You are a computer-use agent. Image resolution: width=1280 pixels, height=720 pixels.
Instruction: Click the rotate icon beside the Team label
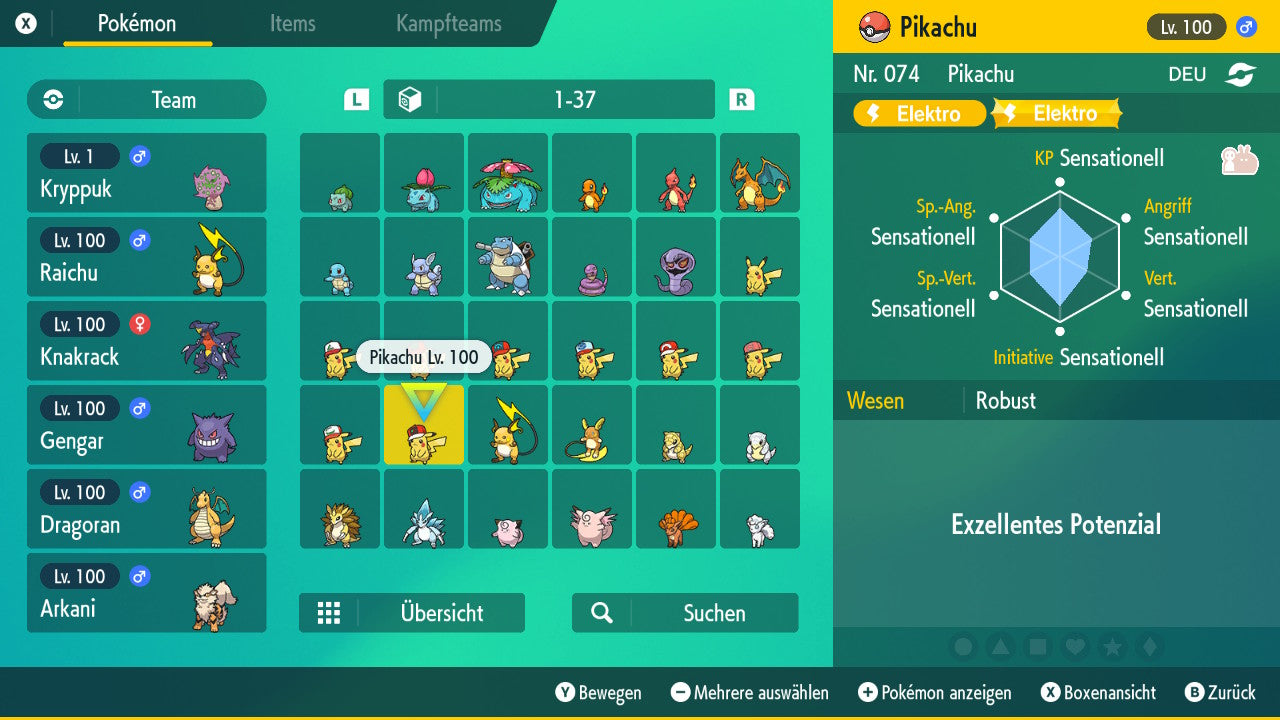(51, 100)
